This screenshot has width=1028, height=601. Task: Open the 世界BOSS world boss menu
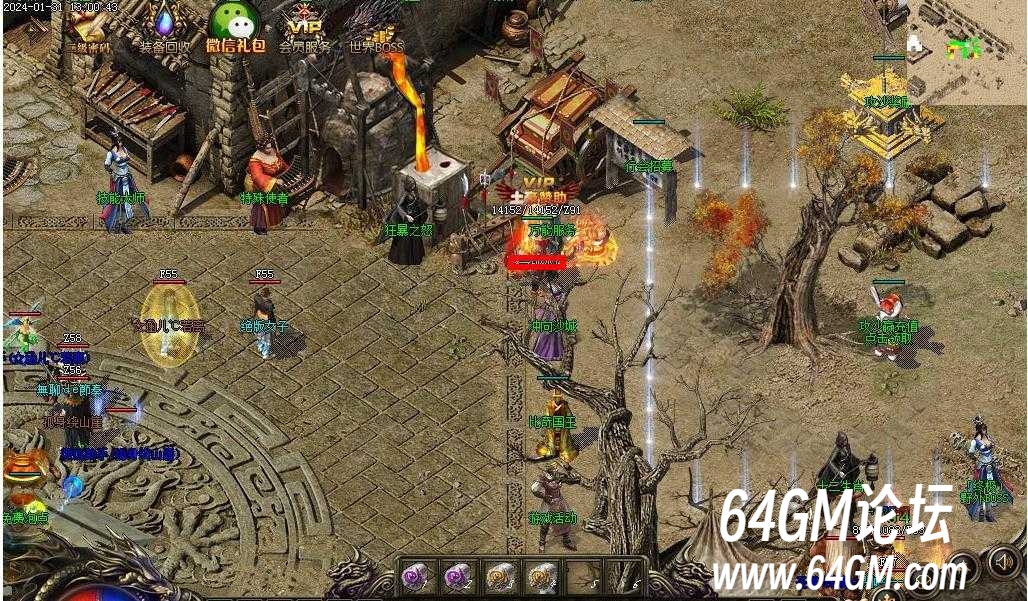coord(374,28)
